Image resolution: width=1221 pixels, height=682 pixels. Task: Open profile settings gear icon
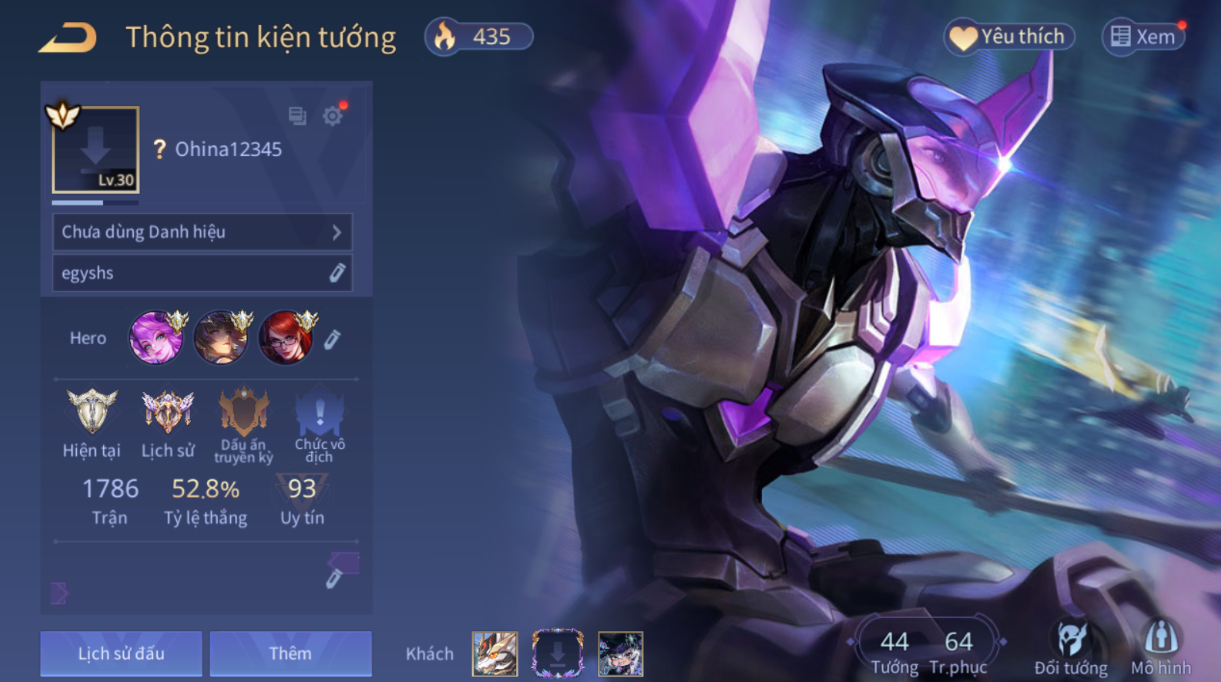tap(332, 116)
